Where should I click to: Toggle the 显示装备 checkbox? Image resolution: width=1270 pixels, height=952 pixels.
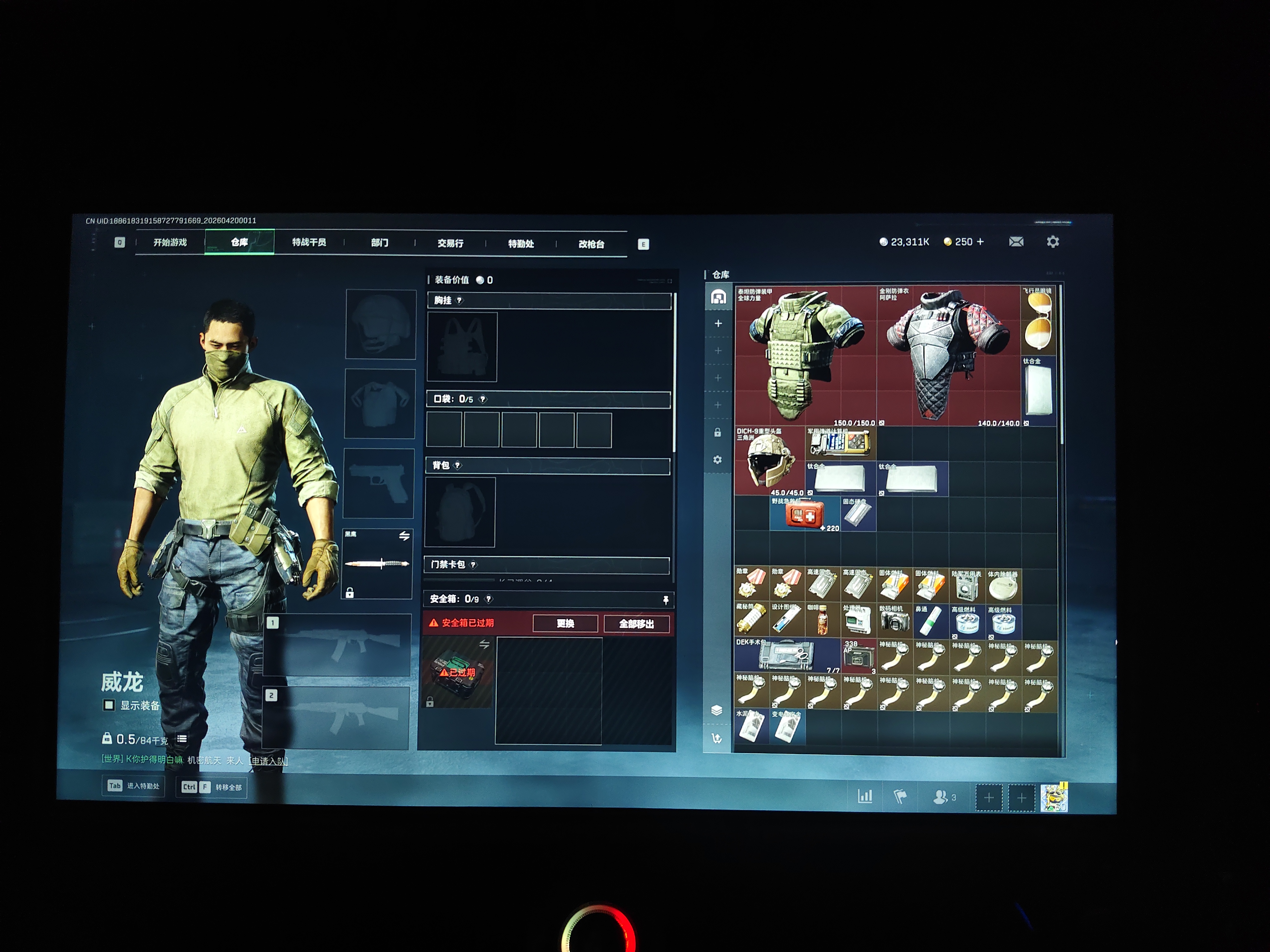(x=109, y=705)
